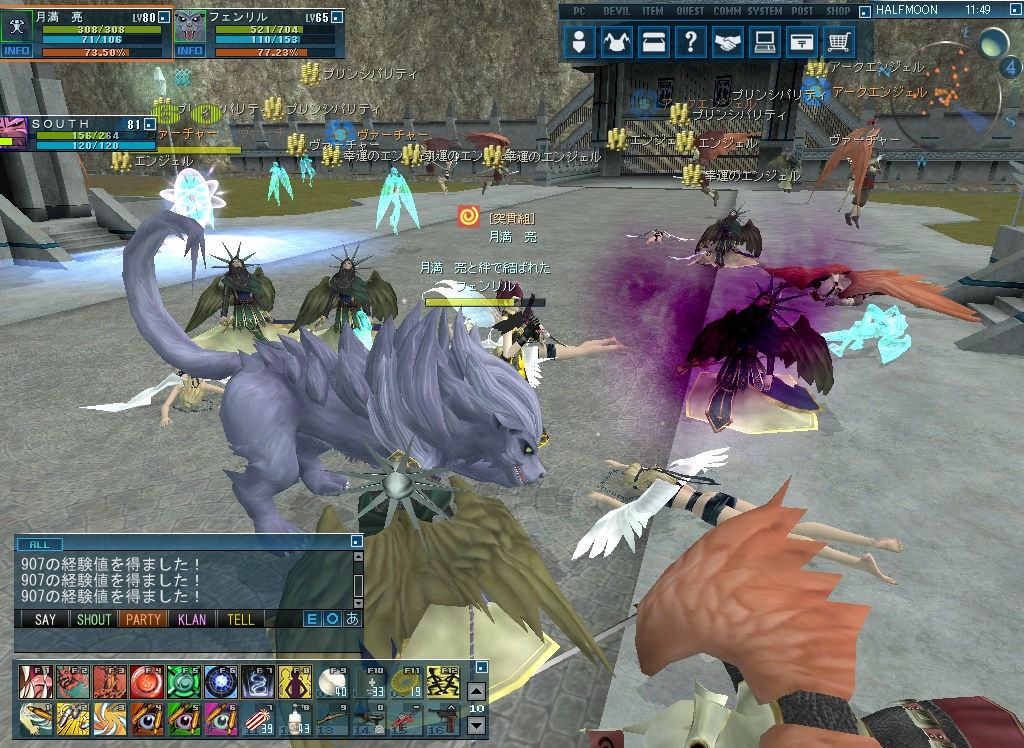Select the TELL chat channel

click(x=241, y=620)
